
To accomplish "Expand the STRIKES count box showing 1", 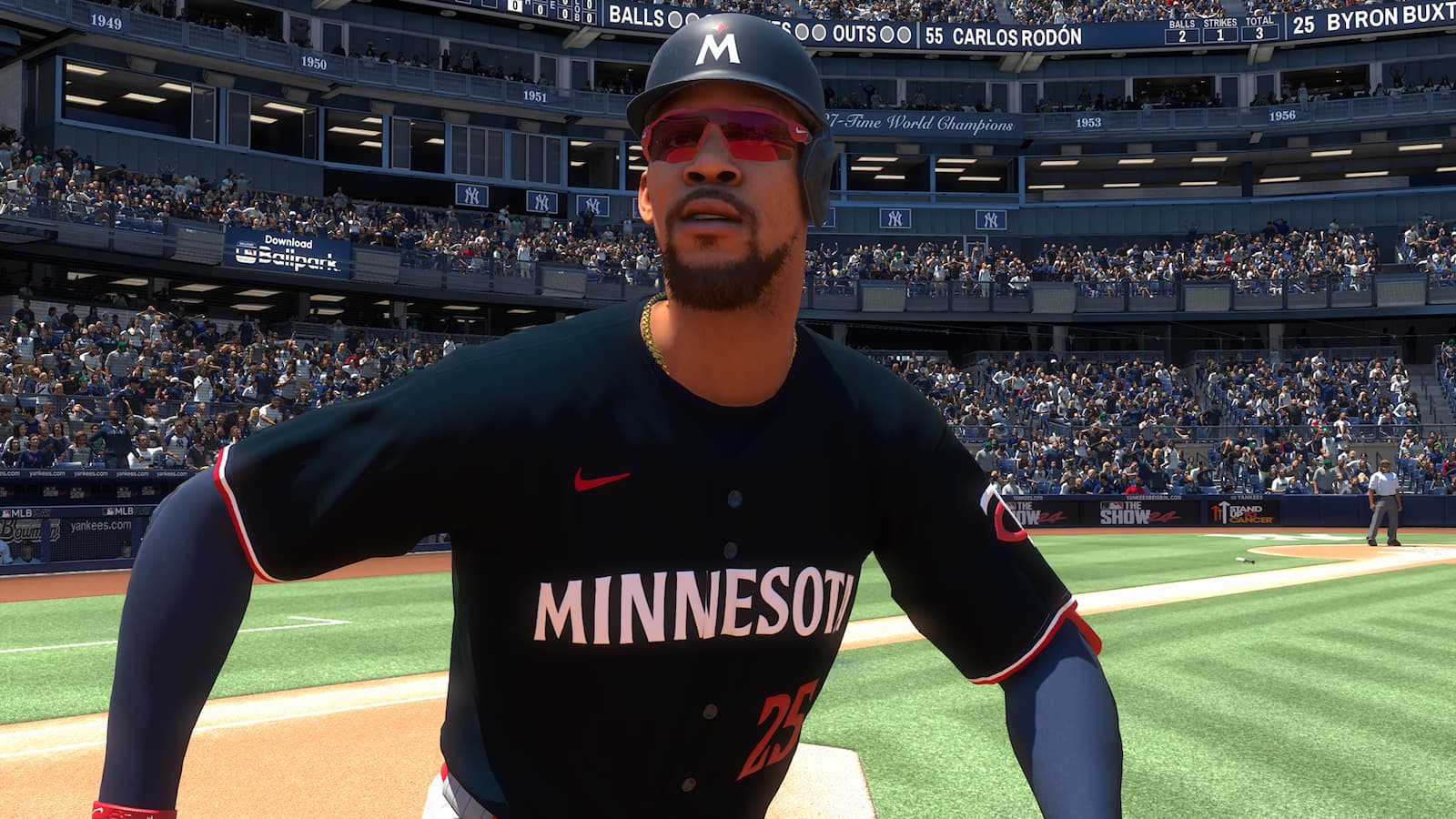I will point(1220,35).
